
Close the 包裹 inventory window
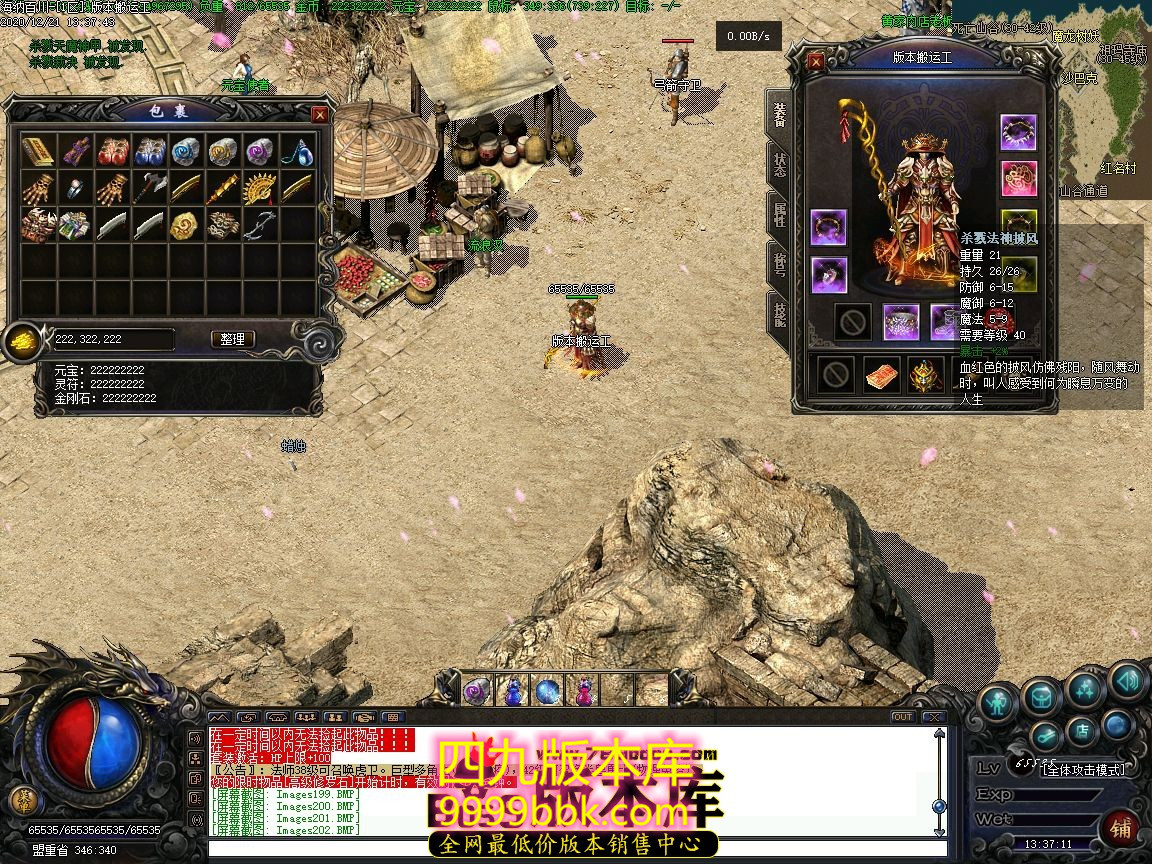[320, 115]
